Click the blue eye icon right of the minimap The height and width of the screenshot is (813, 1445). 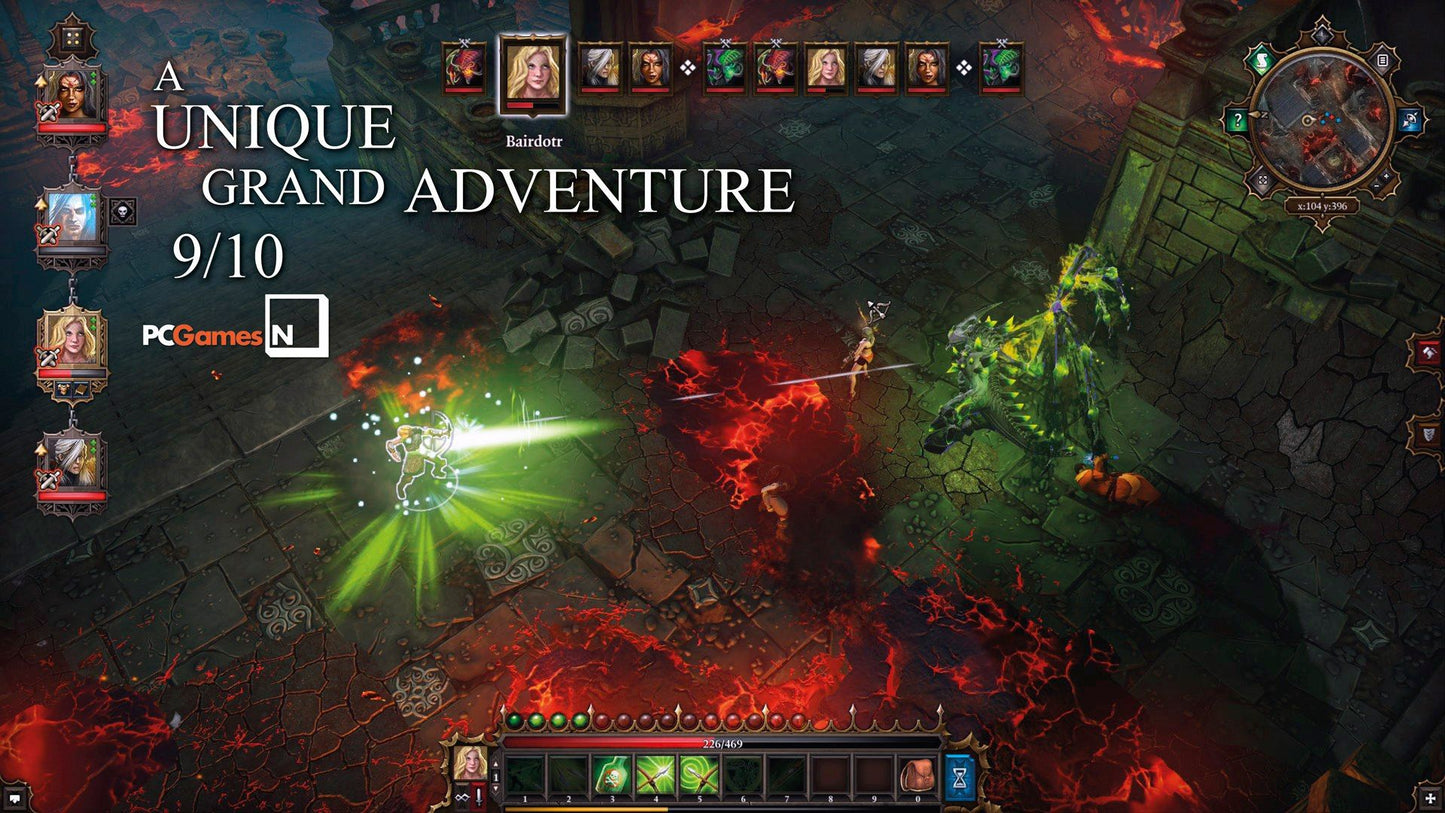[x=1409, y=118]
